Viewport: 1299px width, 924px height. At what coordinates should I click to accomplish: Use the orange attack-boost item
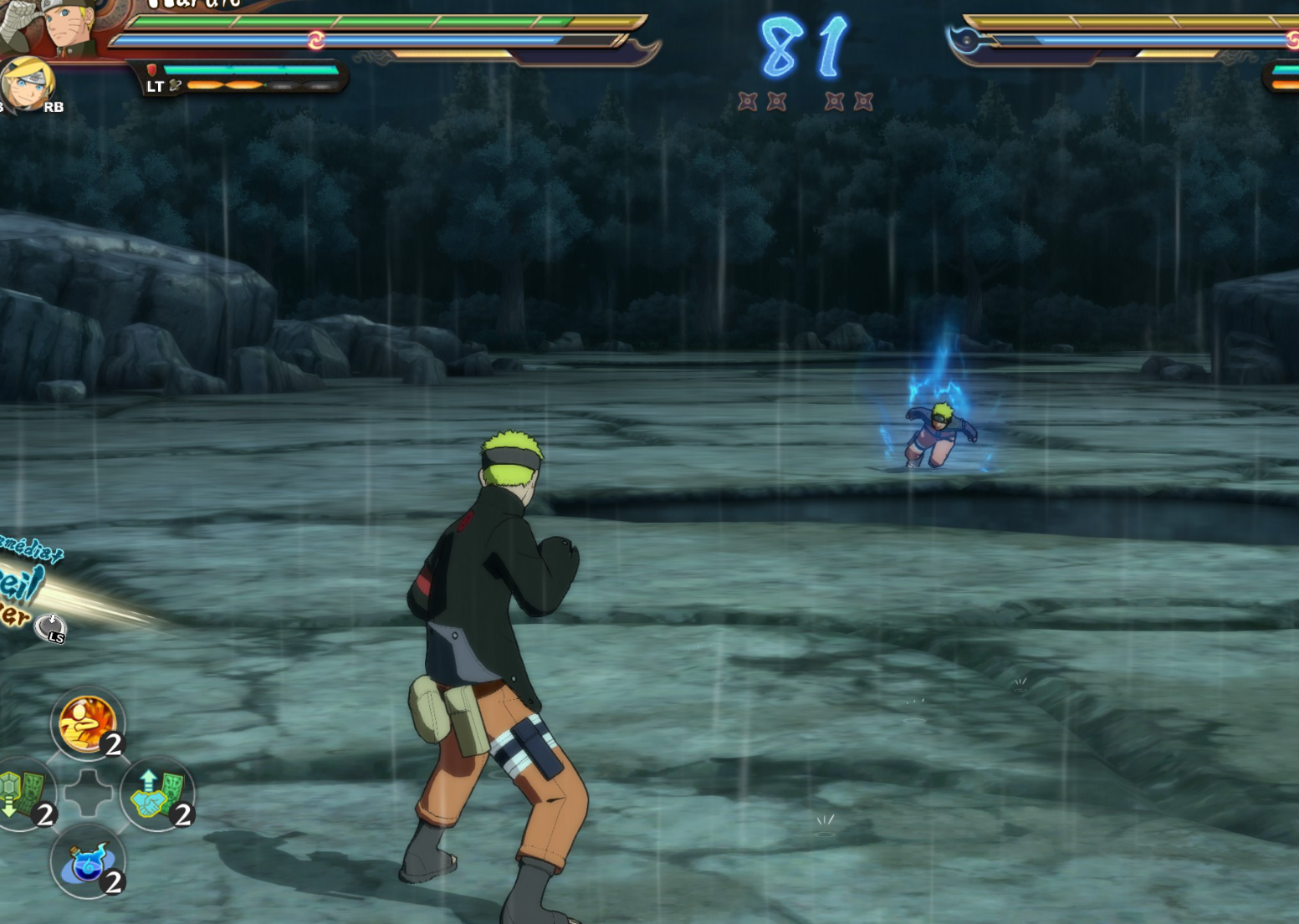(87, 722)
